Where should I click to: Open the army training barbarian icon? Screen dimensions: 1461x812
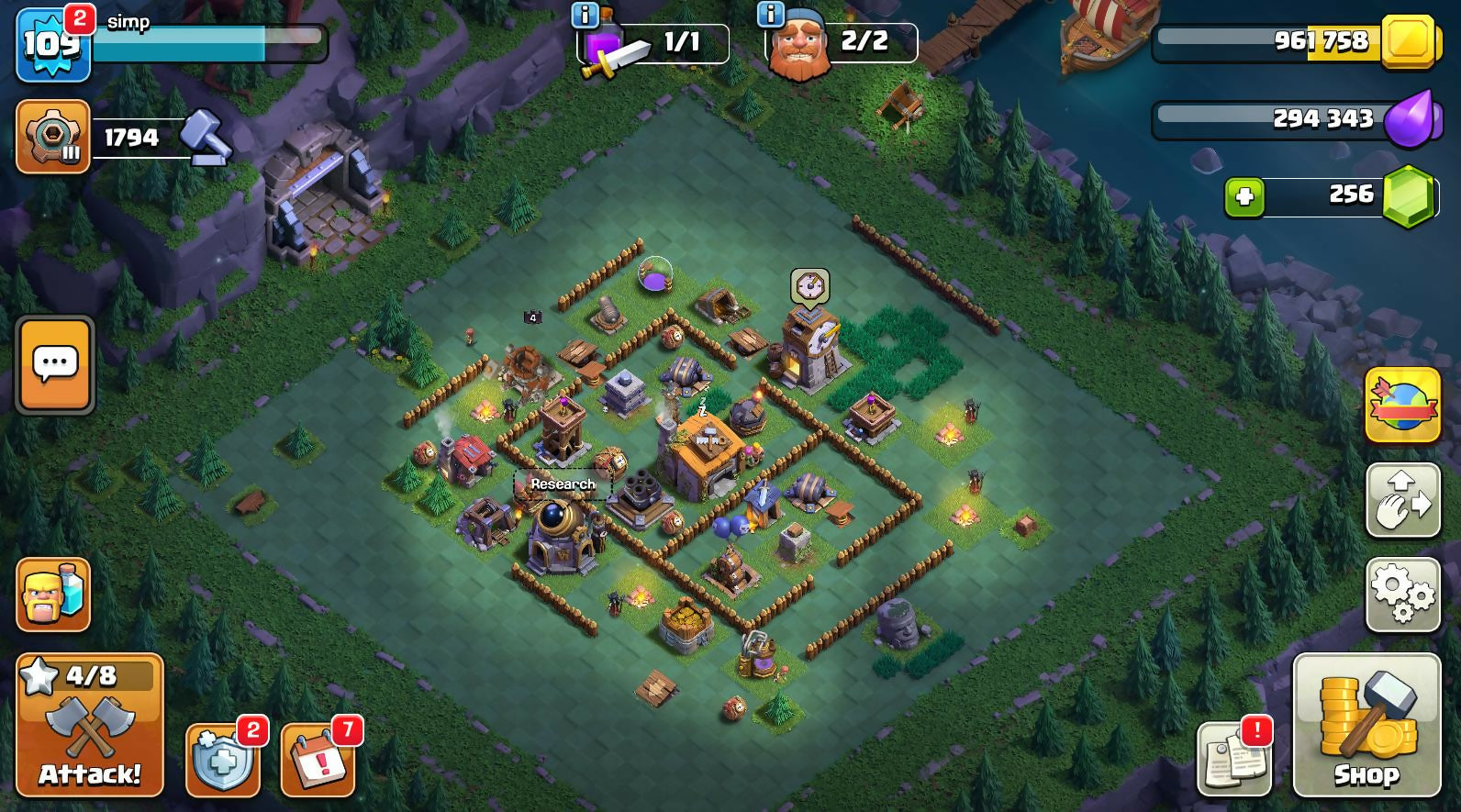53,595
